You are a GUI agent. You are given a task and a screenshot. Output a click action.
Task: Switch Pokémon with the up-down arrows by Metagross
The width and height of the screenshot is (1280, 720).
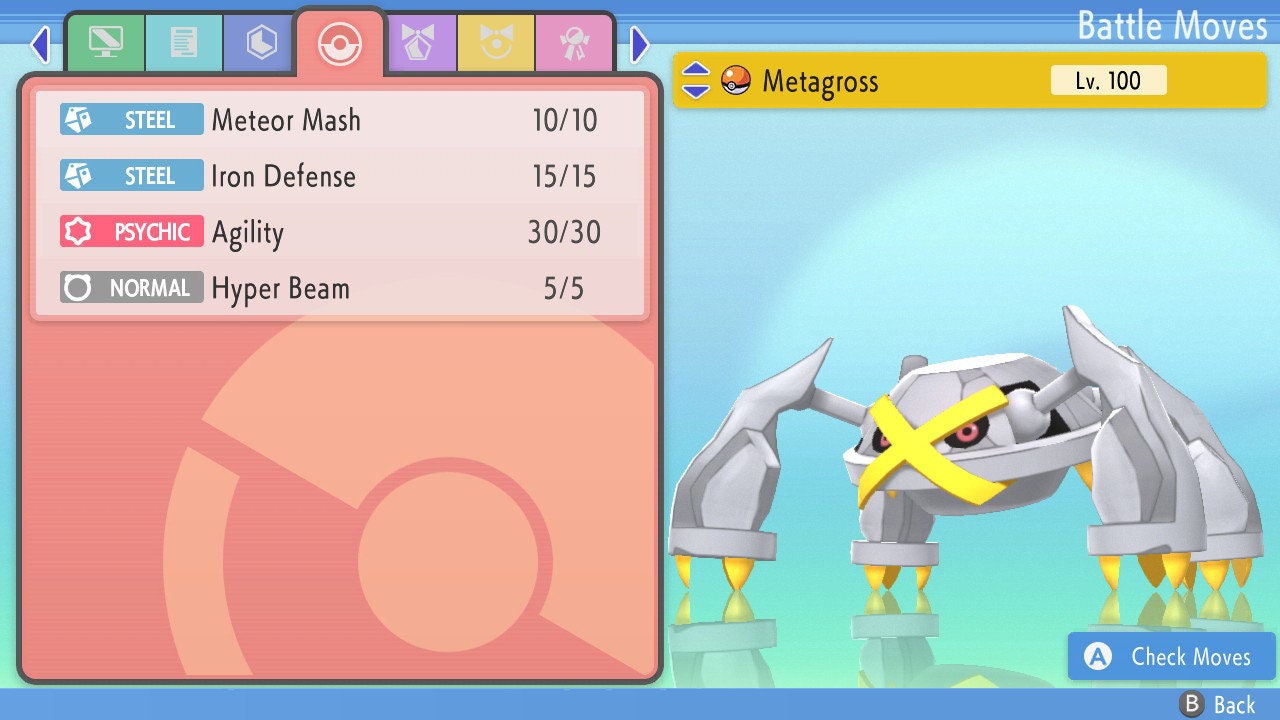[696, 81]
